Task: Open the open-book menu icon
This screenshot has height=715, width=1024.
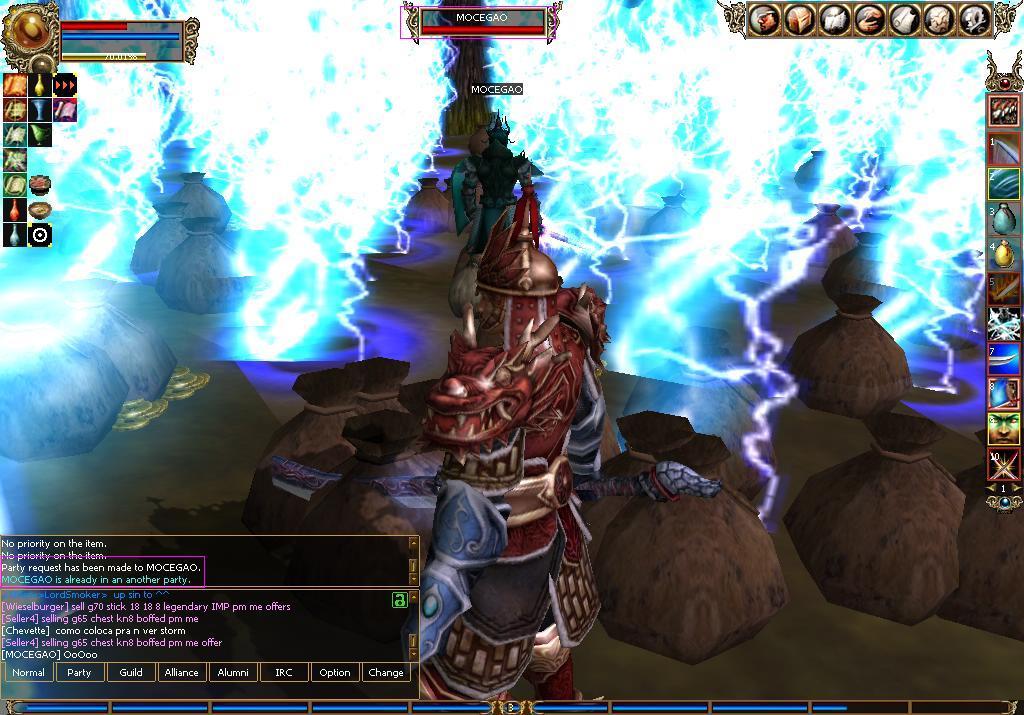Action: pos(834,19)
